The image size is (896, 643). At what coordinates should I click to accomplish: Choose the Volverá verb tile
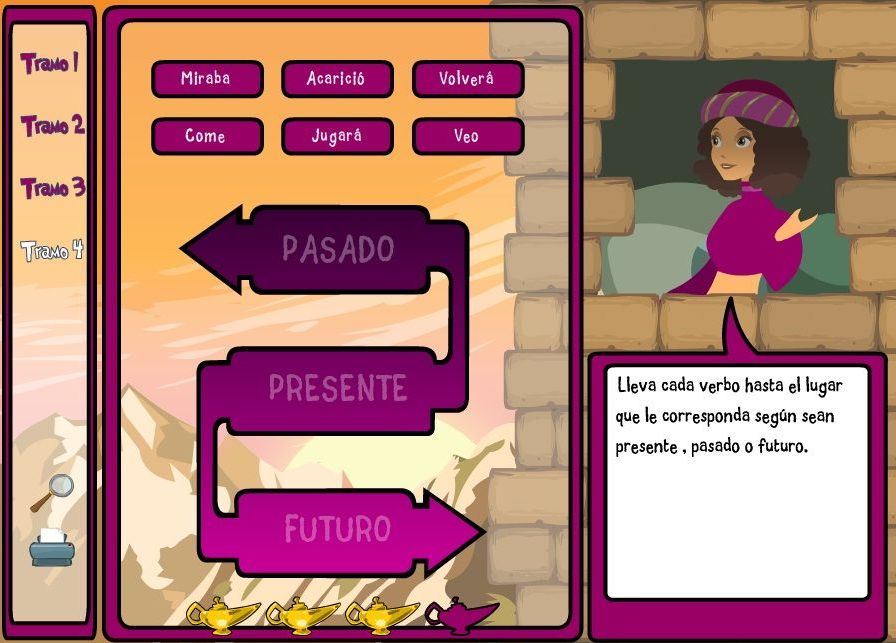[x=467, y=79]
